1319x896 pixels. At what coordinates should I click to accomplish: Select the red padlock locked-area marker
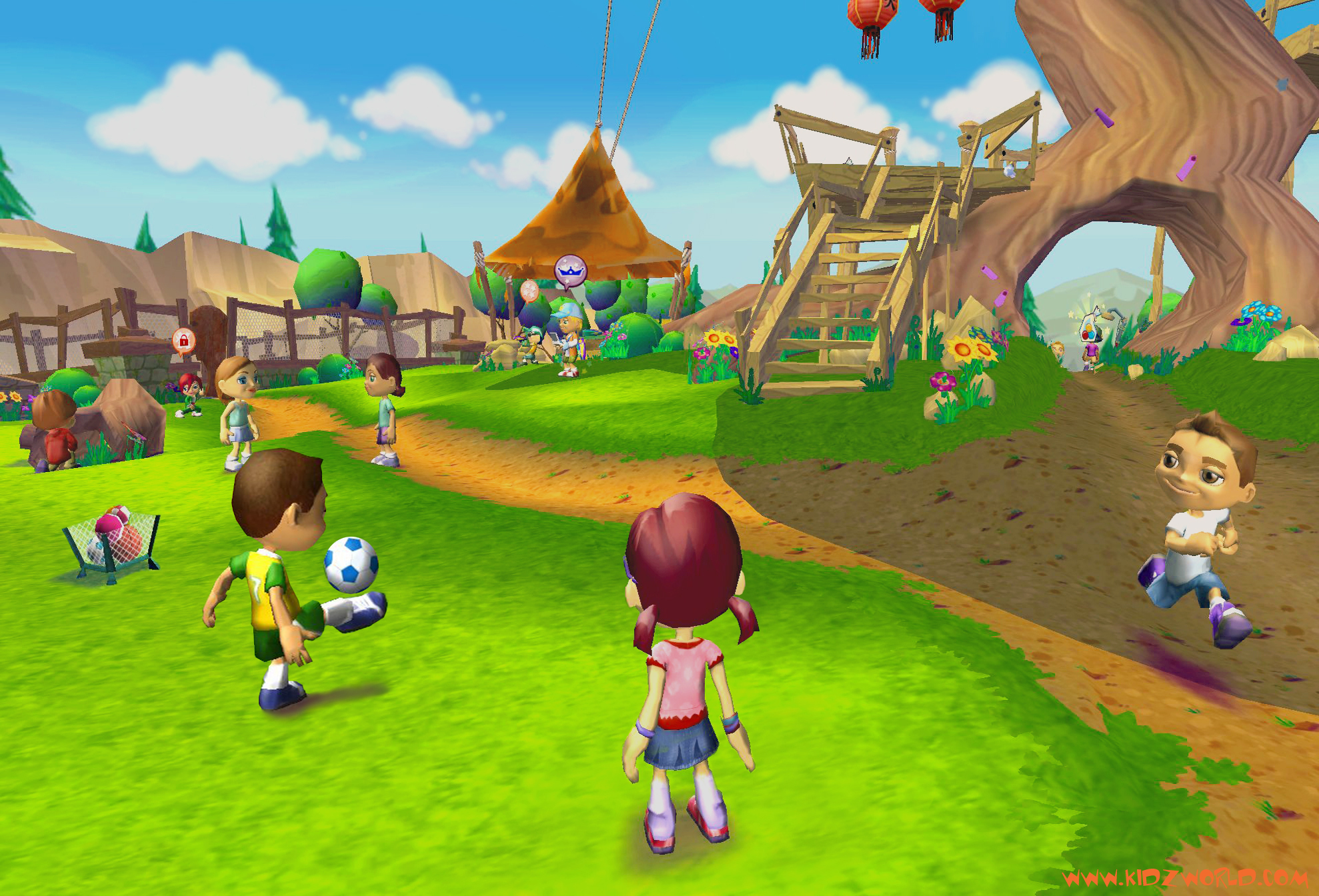tap(183, 341)
